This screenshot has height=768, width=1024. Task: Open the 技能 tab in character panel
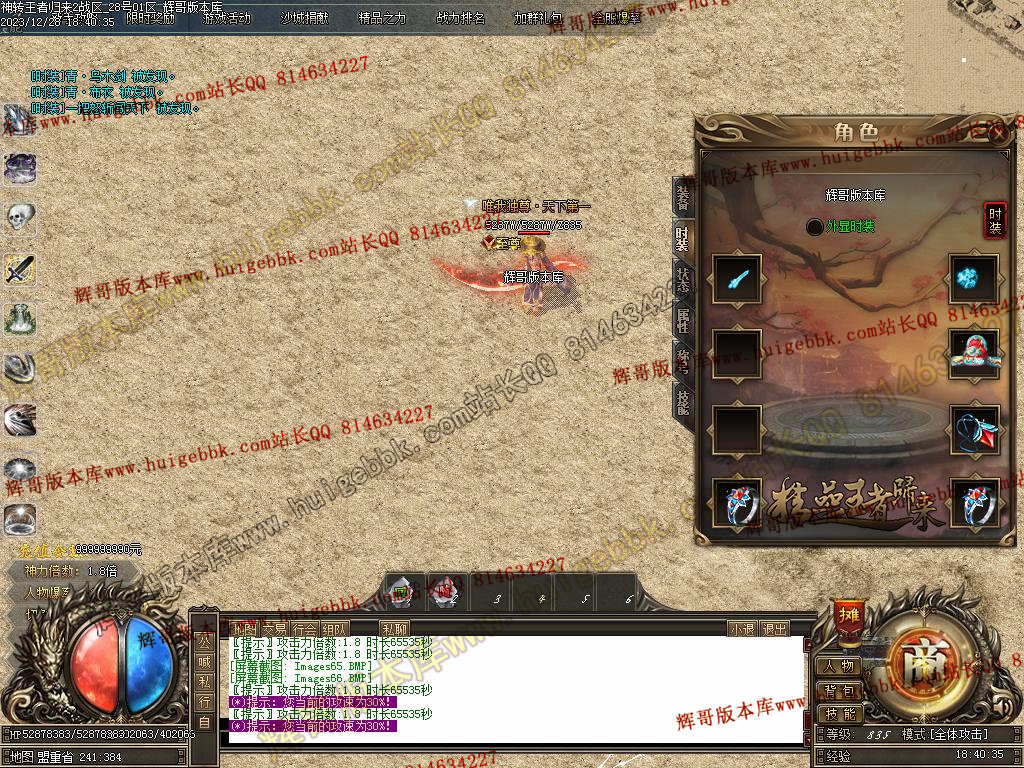[683, 401]
